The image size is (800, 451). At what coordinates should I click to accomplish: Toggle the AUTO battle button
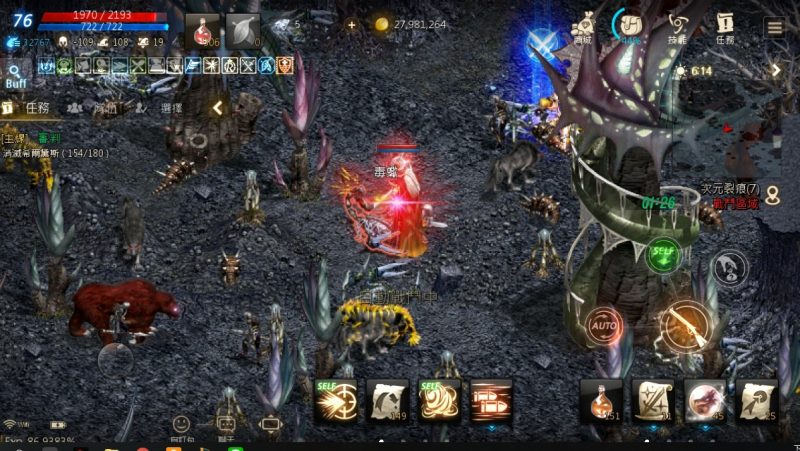pos(604,326)
